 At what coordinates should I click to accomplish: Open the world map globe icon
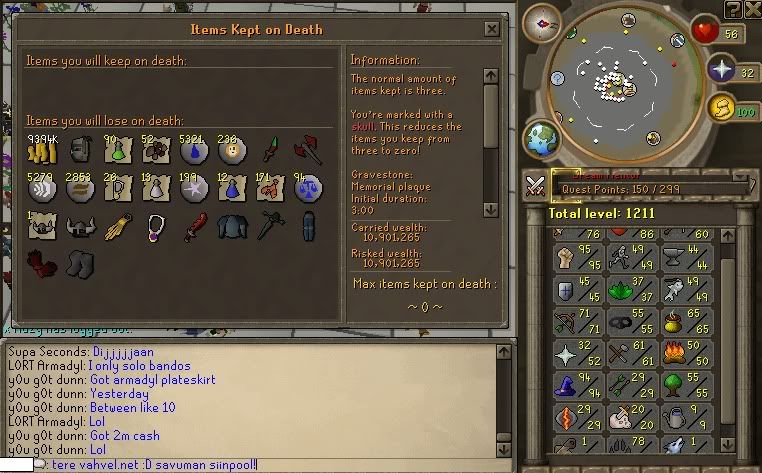click(543, 137)
